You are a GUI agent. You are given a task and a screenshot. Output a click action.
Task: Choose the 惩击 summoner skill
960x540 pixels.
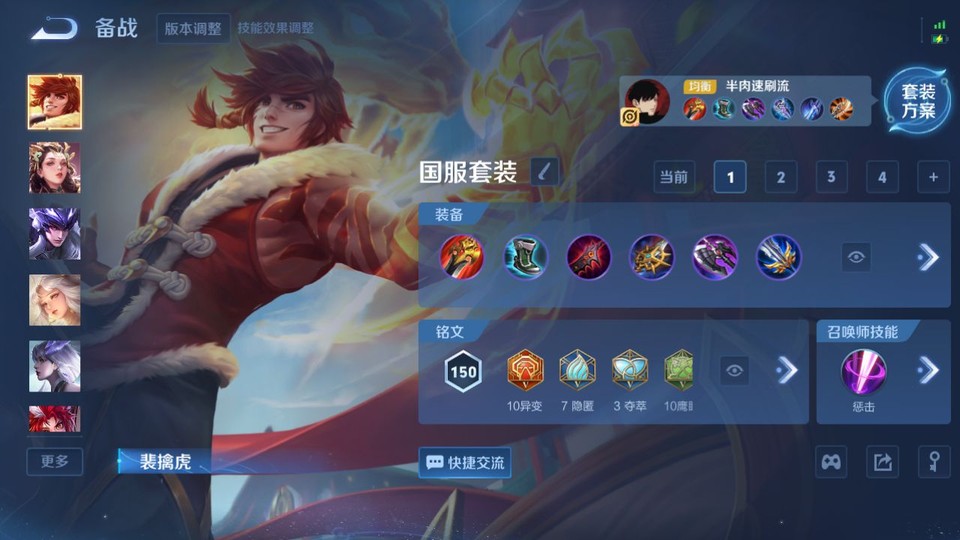point(862,371)
